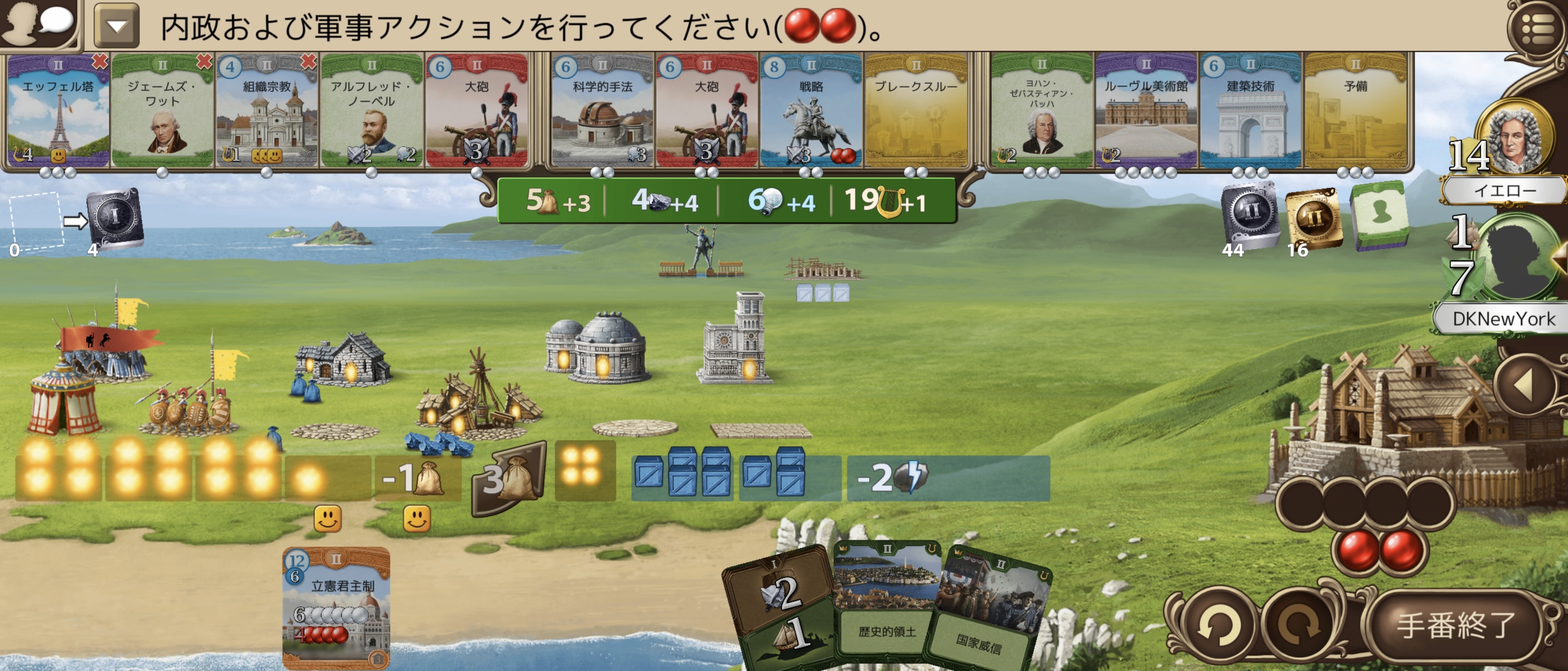Viewport: 1568px width, 671px height.
Task: Open the 立憲君主制 government card
Action: click(336, 608)
